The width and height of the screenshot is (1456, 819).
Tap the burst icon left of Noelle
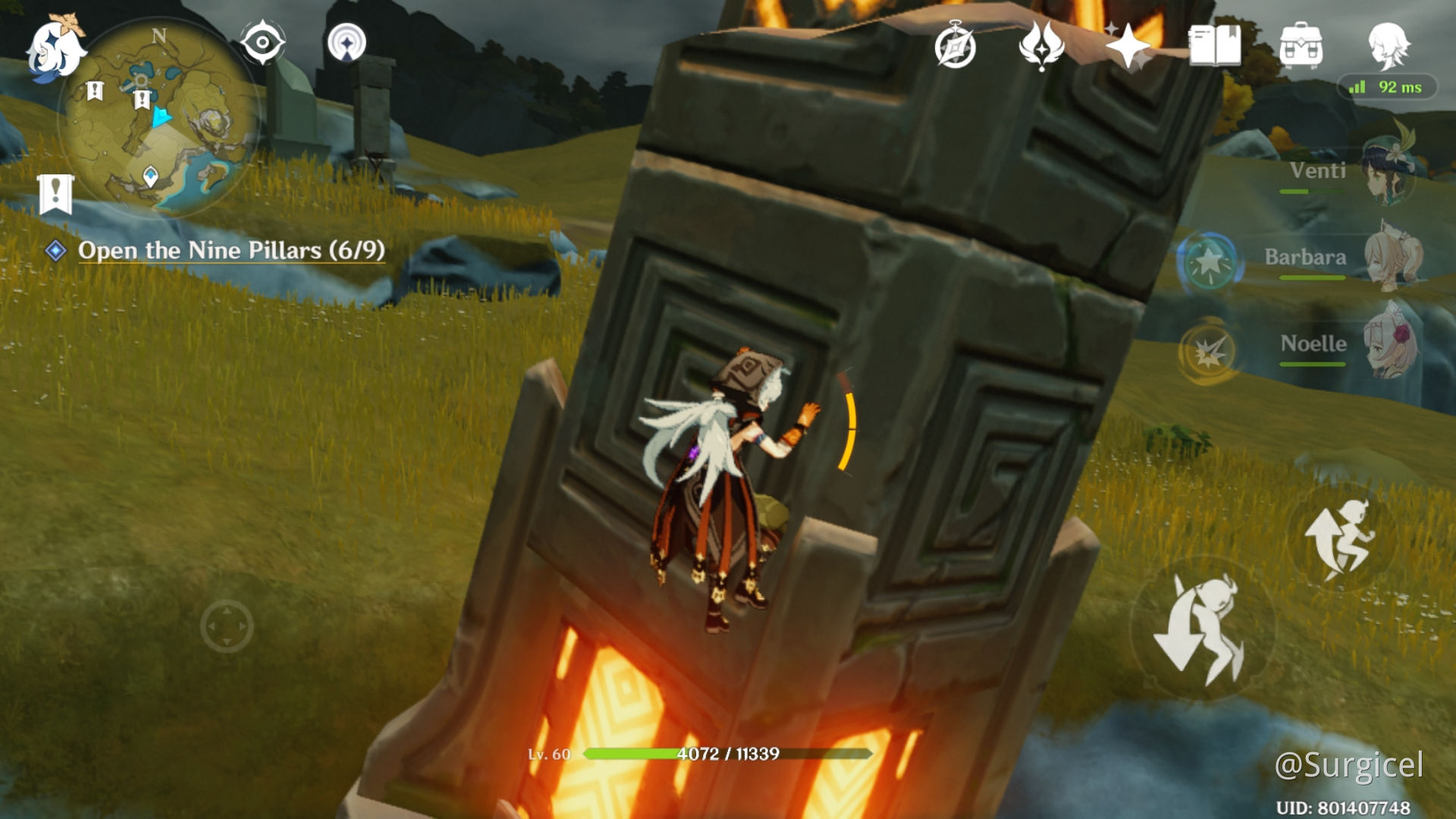point(1208,352)
